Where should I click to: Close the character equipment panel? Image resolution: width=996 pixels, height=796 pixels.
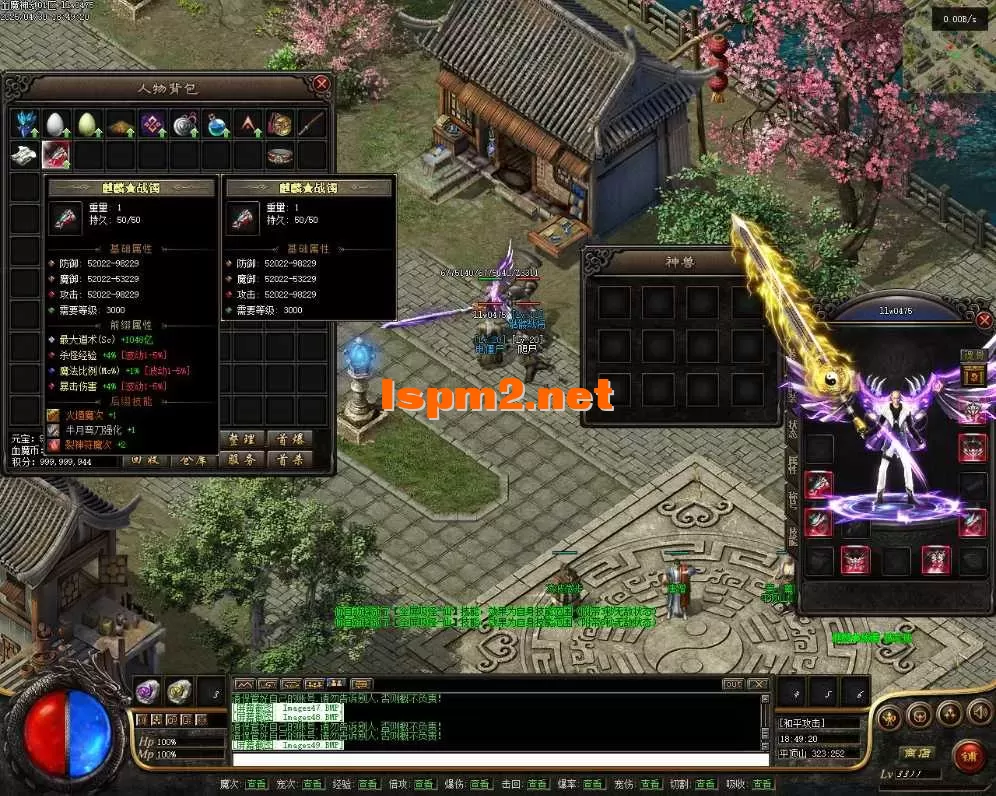click(x=984, y=320)
